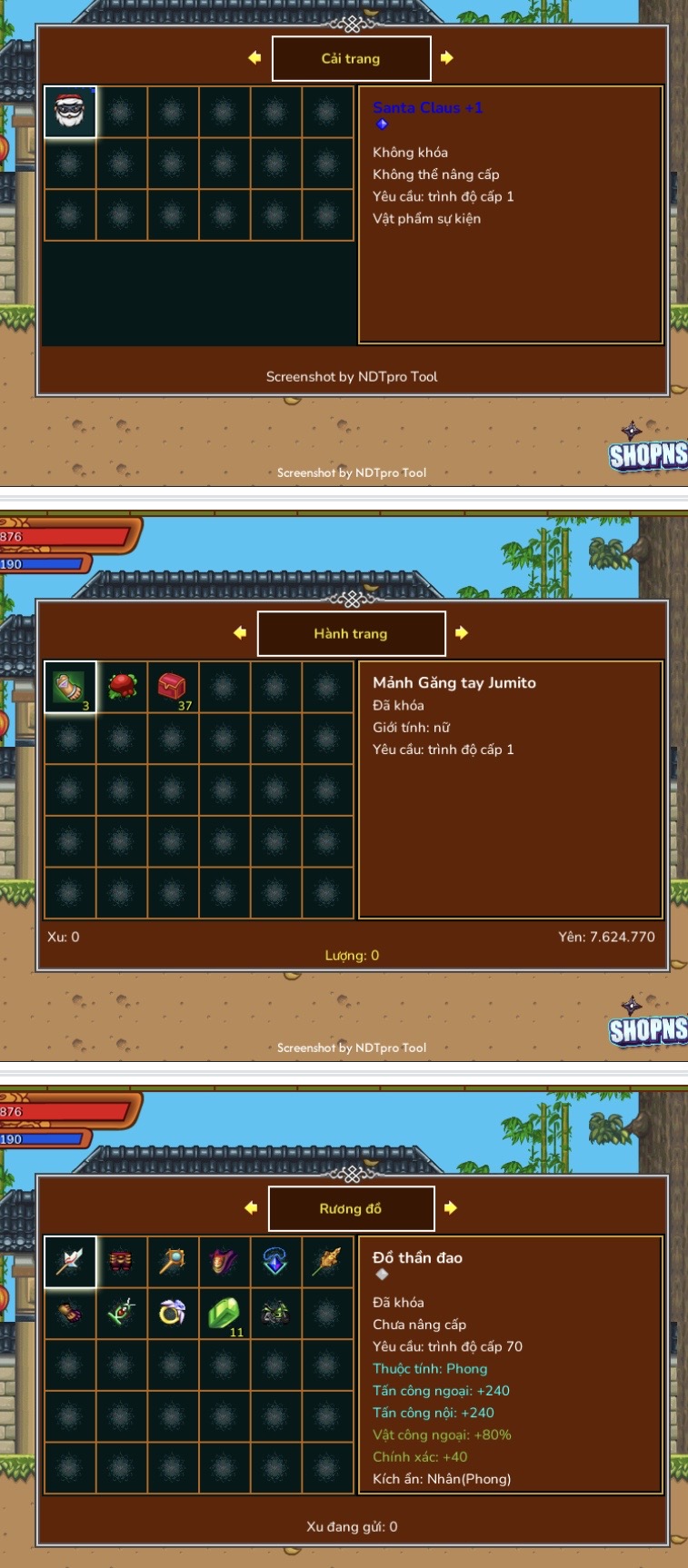Open the Cải trang tab header
Viewport: 688px width, 1568px height.
351,58
